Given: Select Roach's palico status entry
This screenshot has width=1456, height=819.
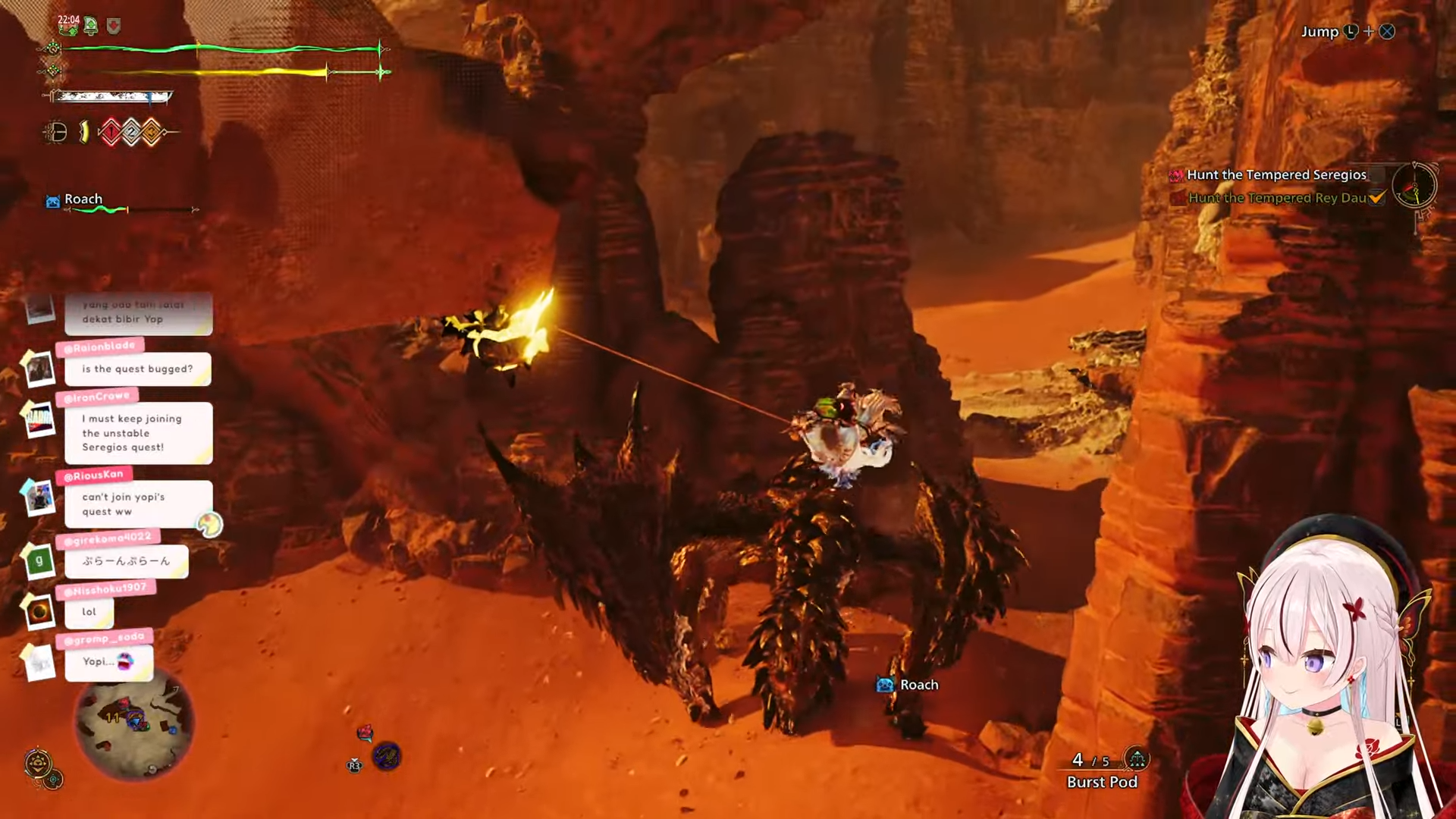Looking at the screenshot, I should coord(82,199).
